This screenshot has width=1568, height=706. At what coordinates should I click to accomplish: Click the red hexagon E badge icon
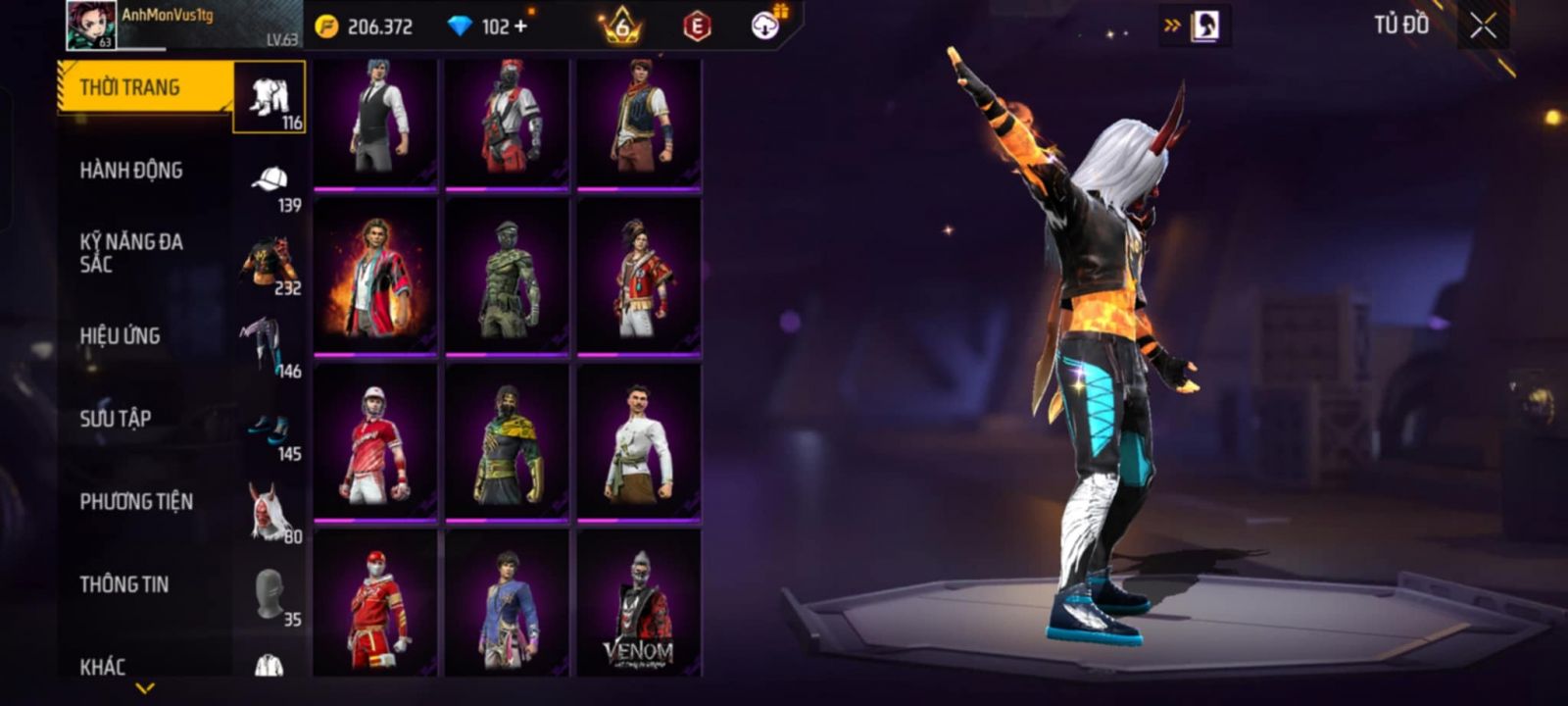click(x=697, y=26)
